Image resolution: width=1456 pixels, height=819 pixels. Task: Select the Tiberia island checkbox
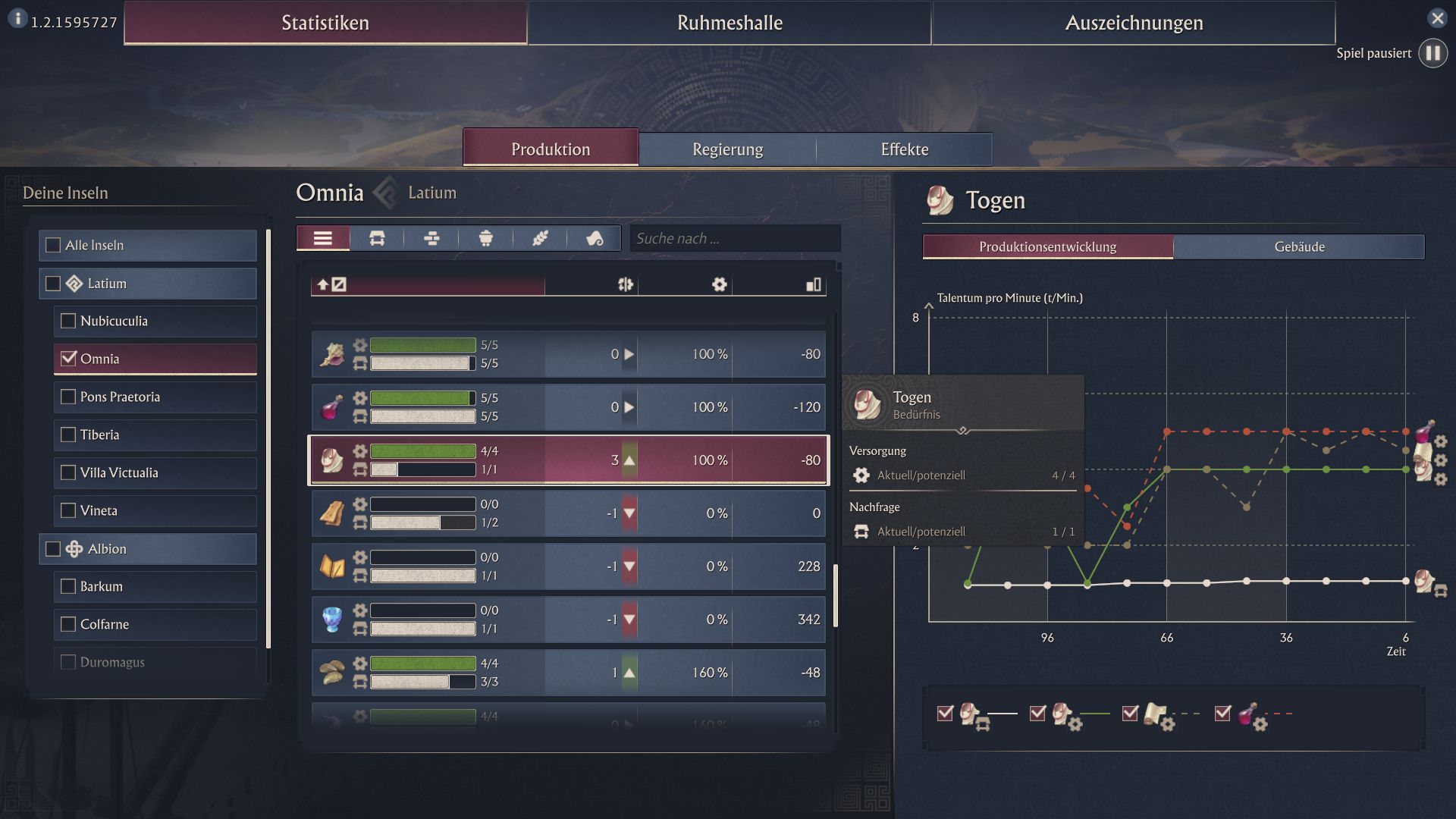68,435
